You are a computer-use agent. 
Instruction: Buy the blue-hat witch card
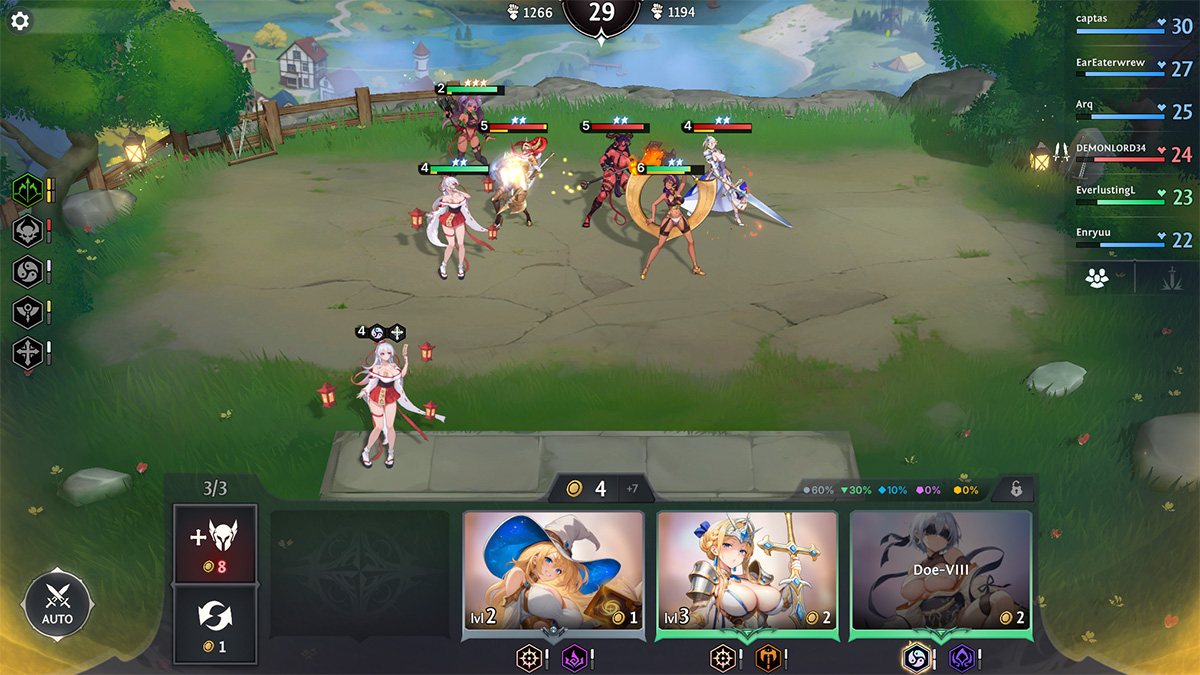pos(554,572)
